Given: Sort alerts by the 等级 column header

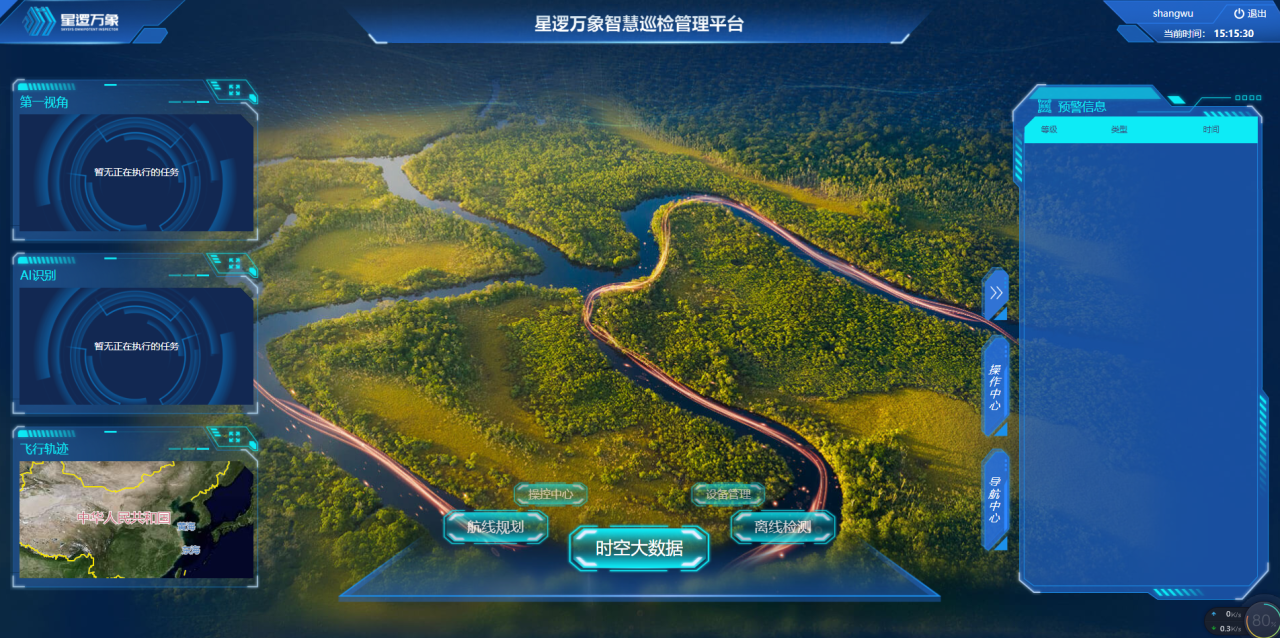Looking at the screenshot, I should point(1048,130).
